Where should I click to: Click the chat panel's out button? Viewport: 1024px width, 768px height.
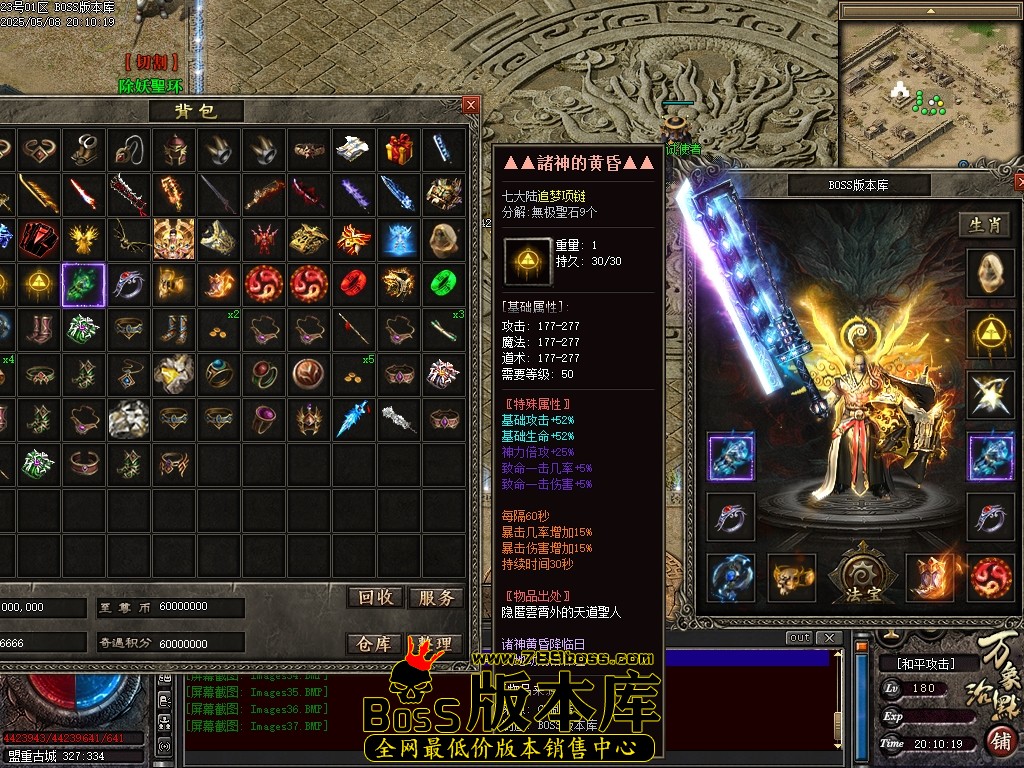[x=800, y=638]
